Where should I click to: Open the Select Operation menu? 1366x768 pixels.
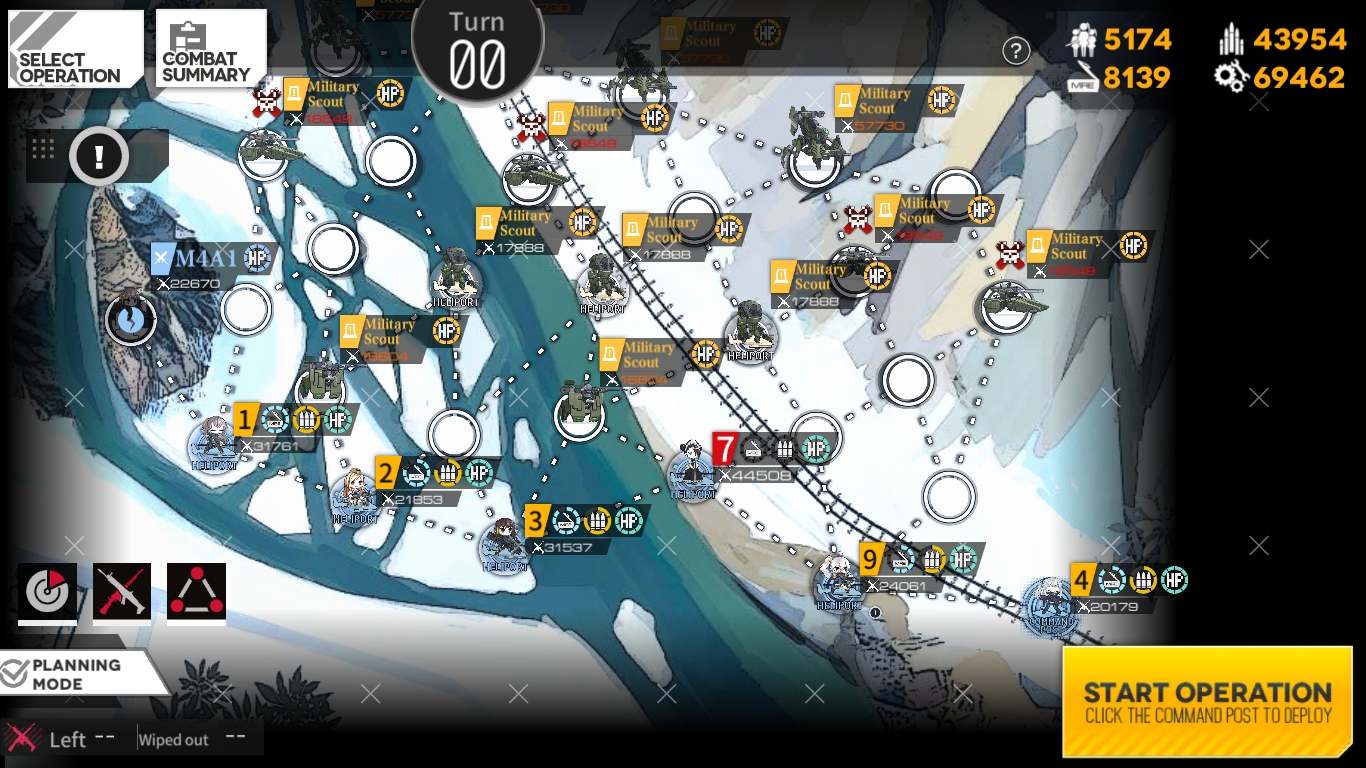(76, 49)
